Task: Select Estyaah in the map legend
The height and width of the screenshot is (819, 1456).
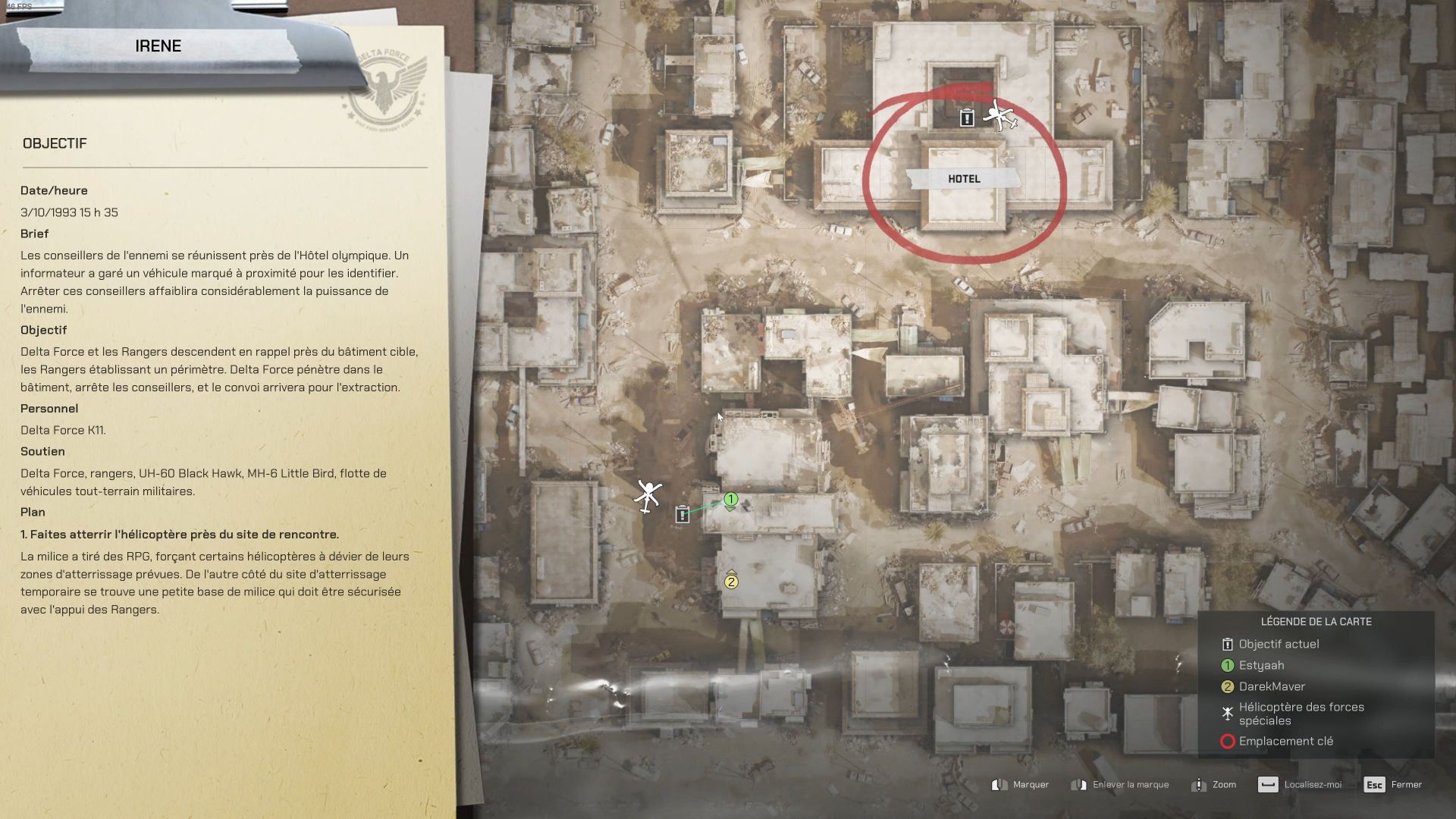Action: [x=1261, y=665]
